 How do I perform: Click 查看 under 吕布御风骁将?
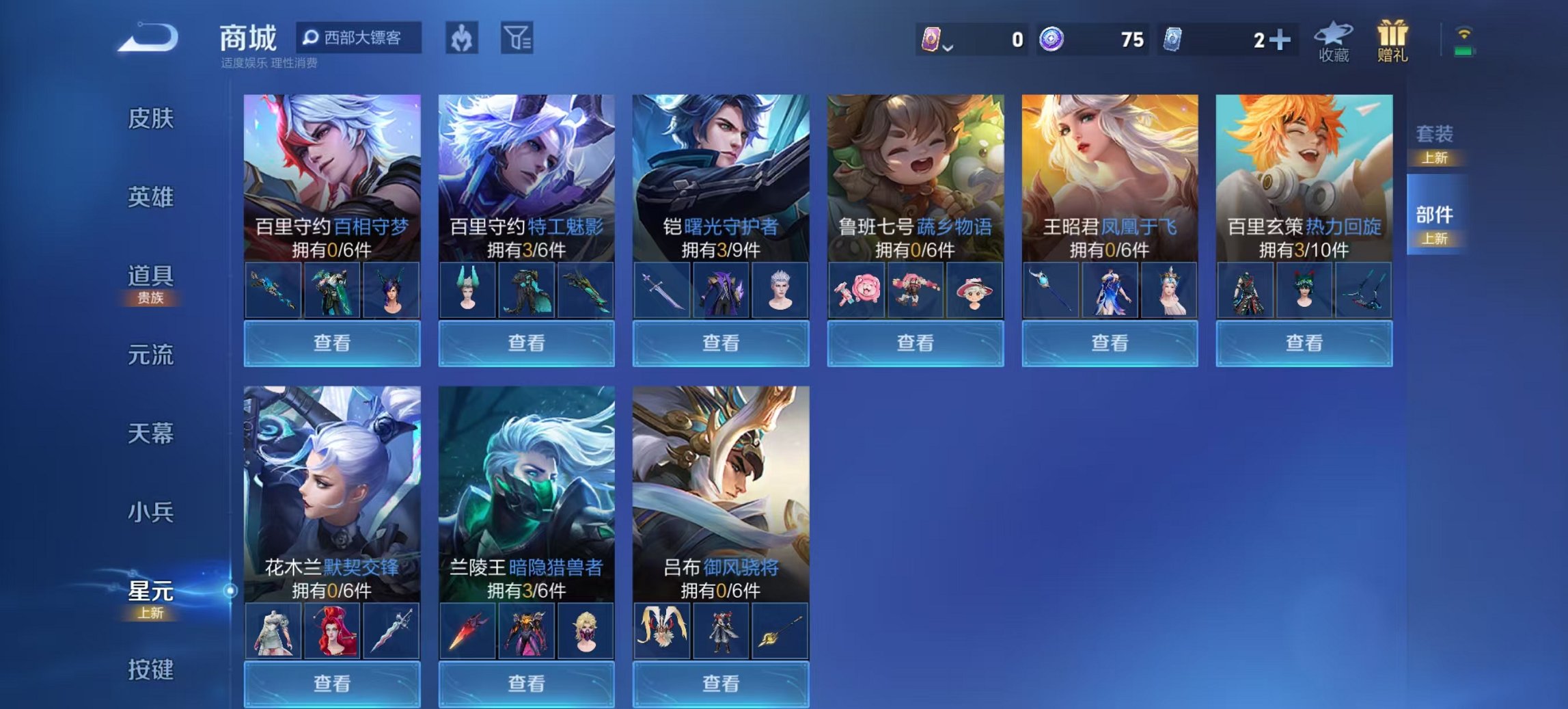click(719, 684)
